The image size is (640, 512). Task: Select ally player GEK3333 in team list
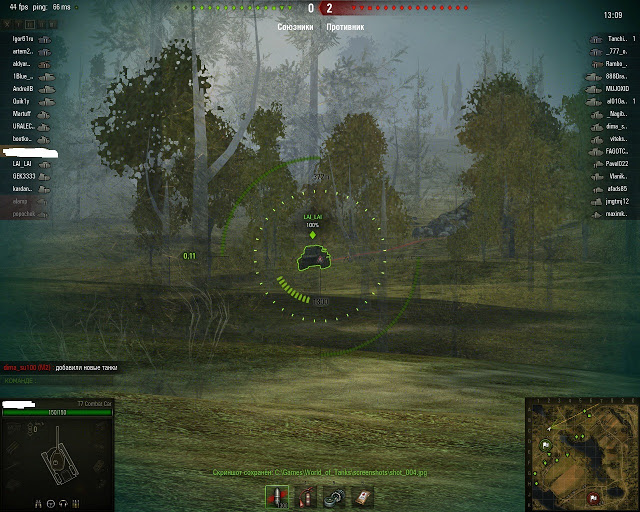[23, 175]
